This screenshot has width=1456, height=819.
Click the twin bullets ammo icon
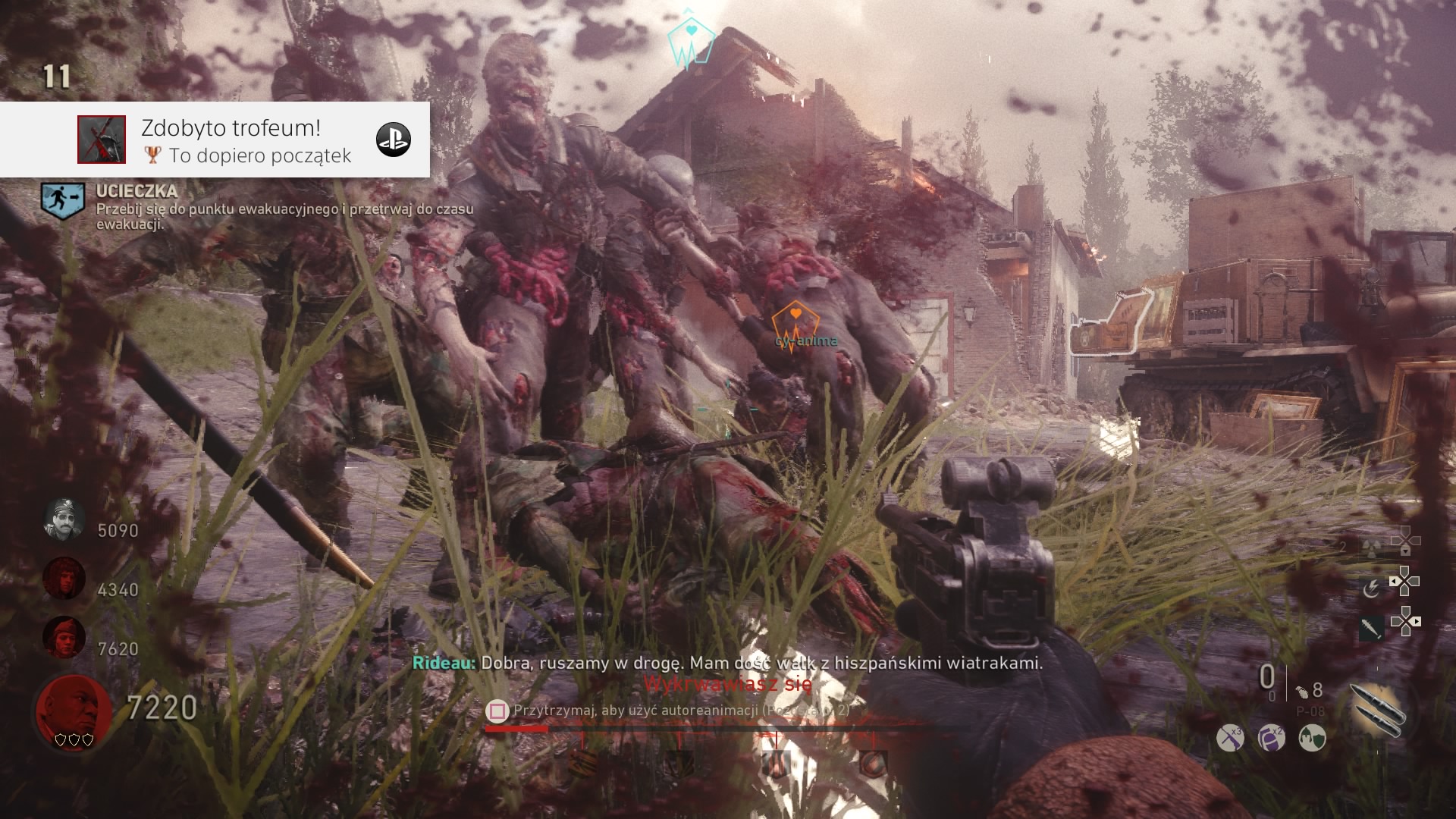(1377, 710)
